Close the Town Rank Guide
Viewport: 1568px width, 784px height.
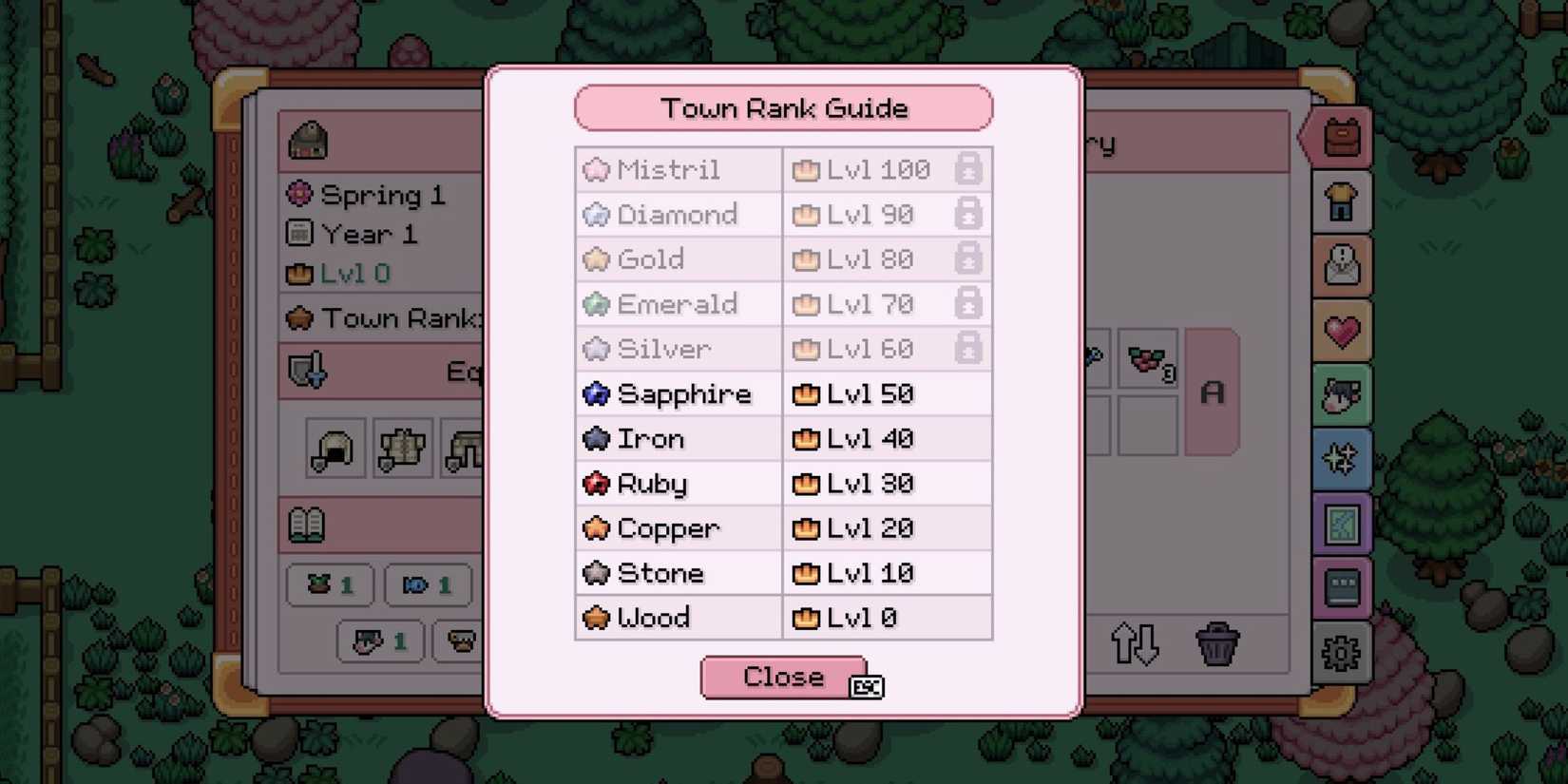pos(782,677)
